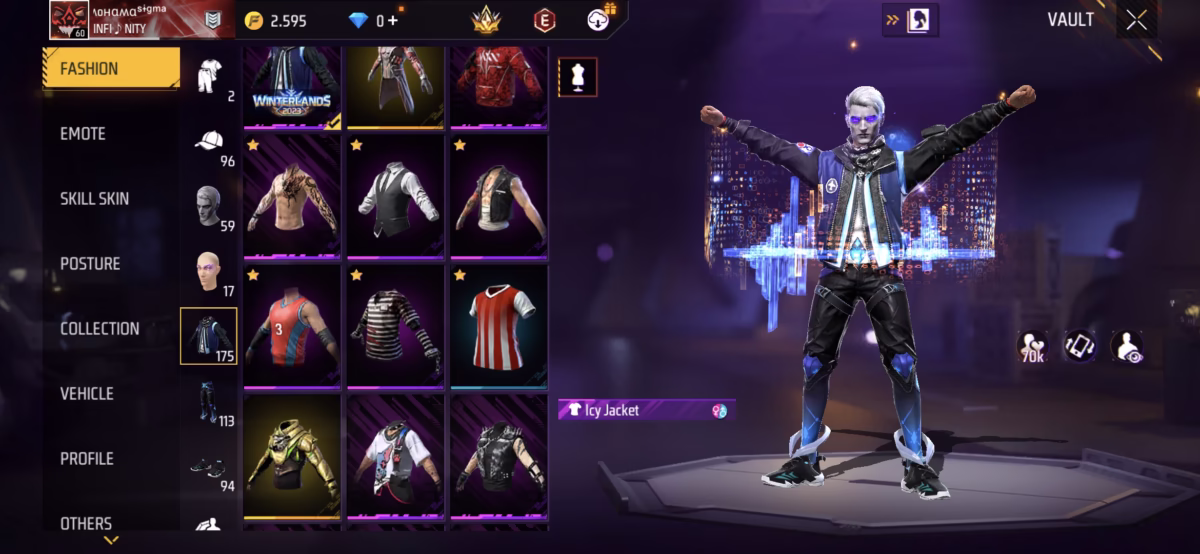Go to the Collection section
1200x554 pixels.
(x=99, y=329)
